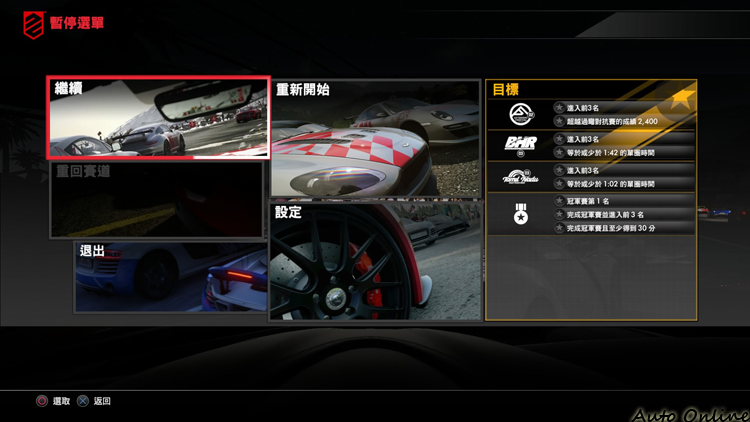Choose 重新開始 to restart the race

[374, 138]
